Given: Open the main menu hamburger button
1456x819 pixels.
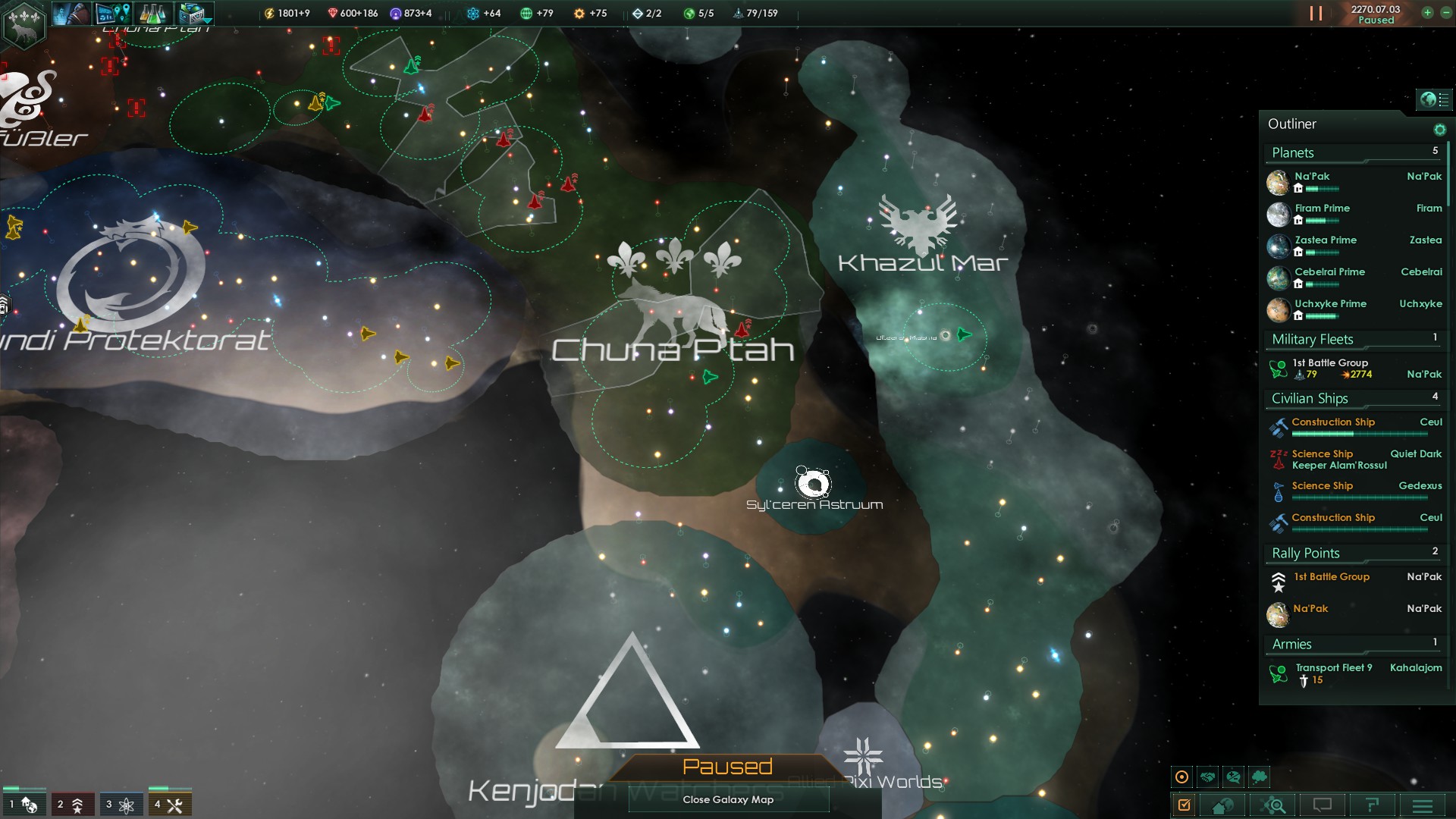Looking at the screenshot, I should tap(1422, 805).
